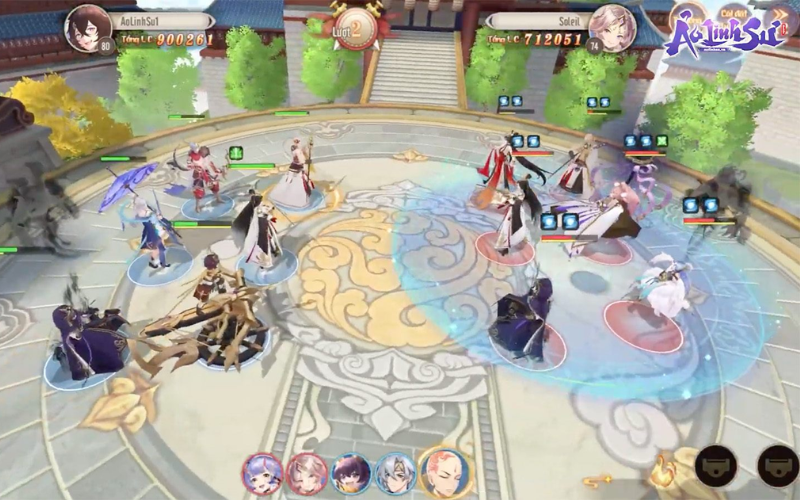Tap the right-most dark round button
The height and width of the screenshot is (500, 800).
(778, 465)
